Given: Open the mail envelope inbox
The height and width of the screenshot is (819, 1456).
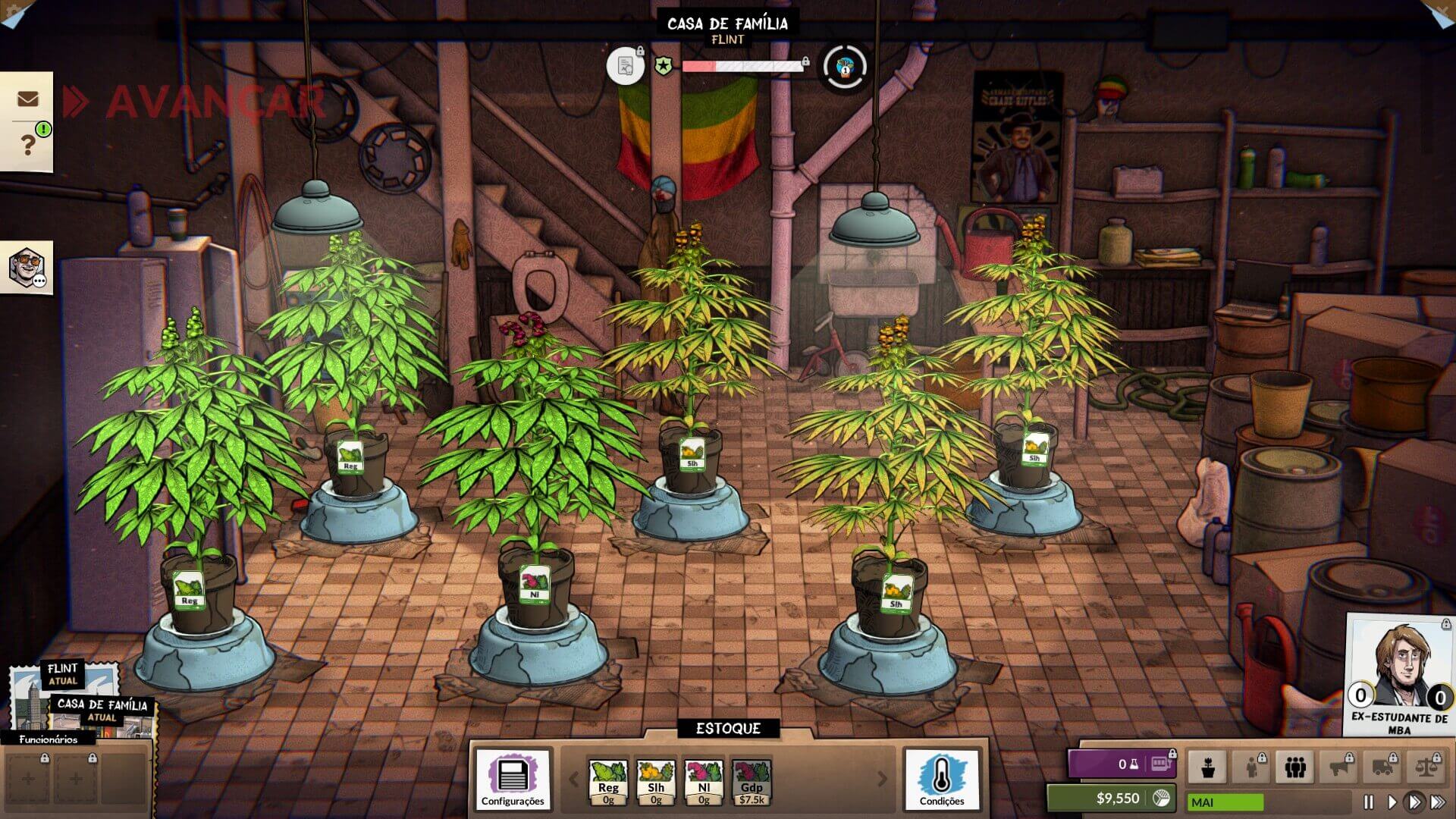Looking at the screenshot, I should 27,99.
